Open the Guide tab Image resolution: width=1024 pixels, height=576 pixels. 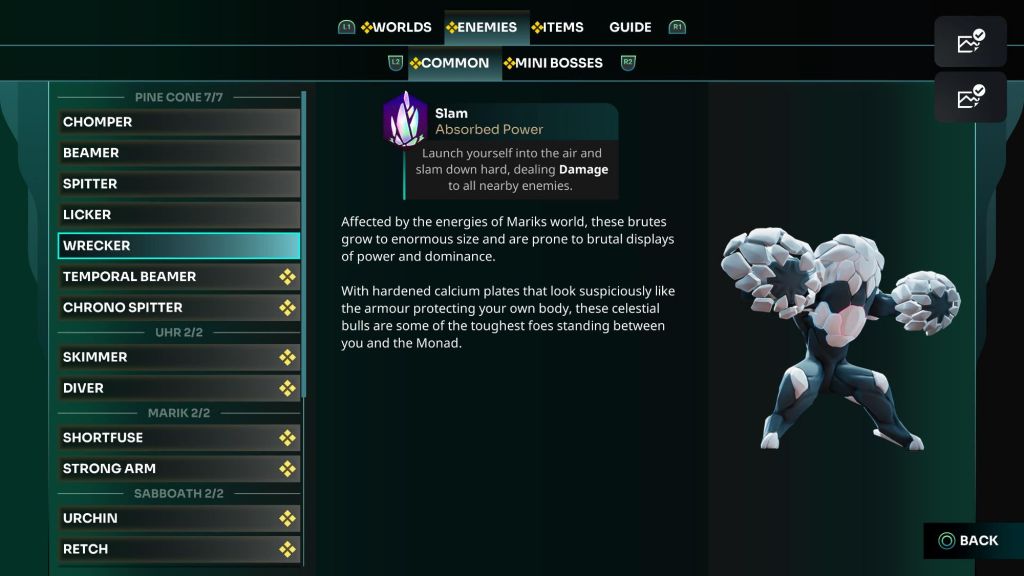click(630, 27)
